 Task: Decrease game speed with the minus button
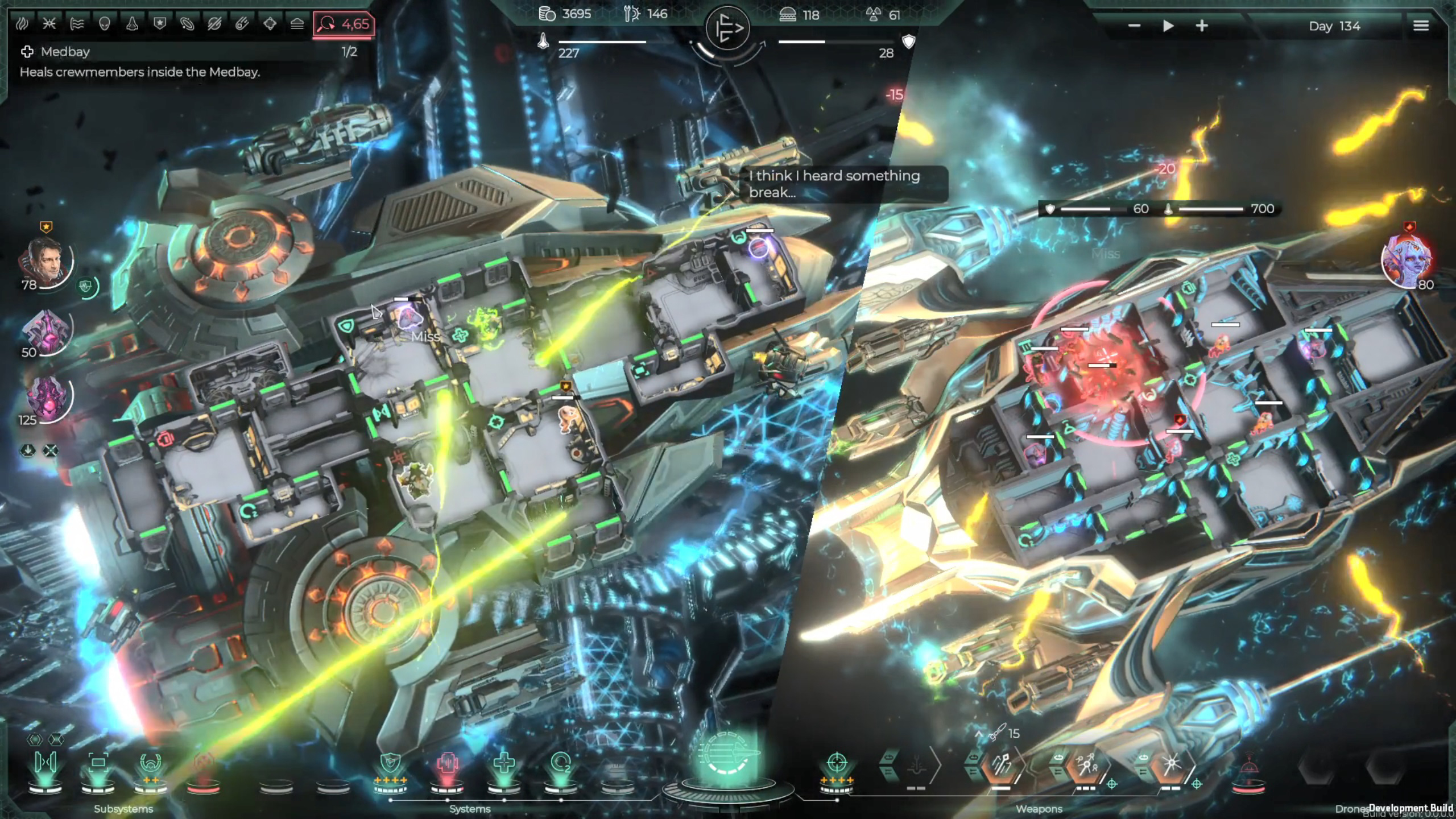click(x=1134, y=26)
